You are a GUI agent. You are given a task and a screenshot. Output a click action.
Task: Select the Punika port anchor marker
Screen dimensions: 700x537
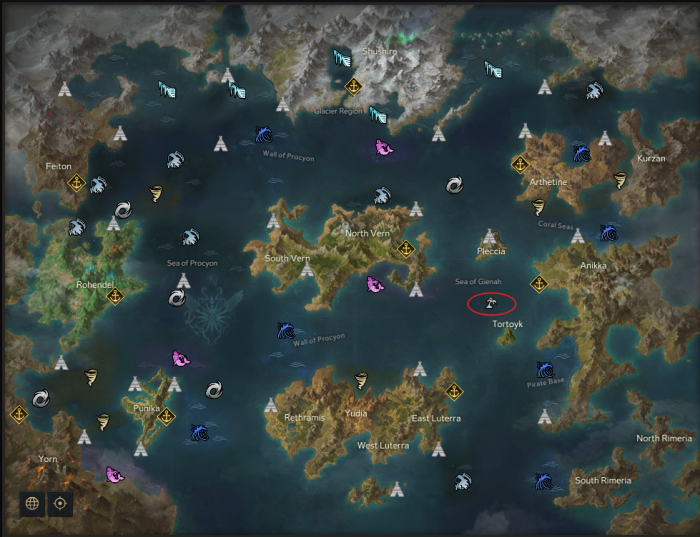coord(166,416)
